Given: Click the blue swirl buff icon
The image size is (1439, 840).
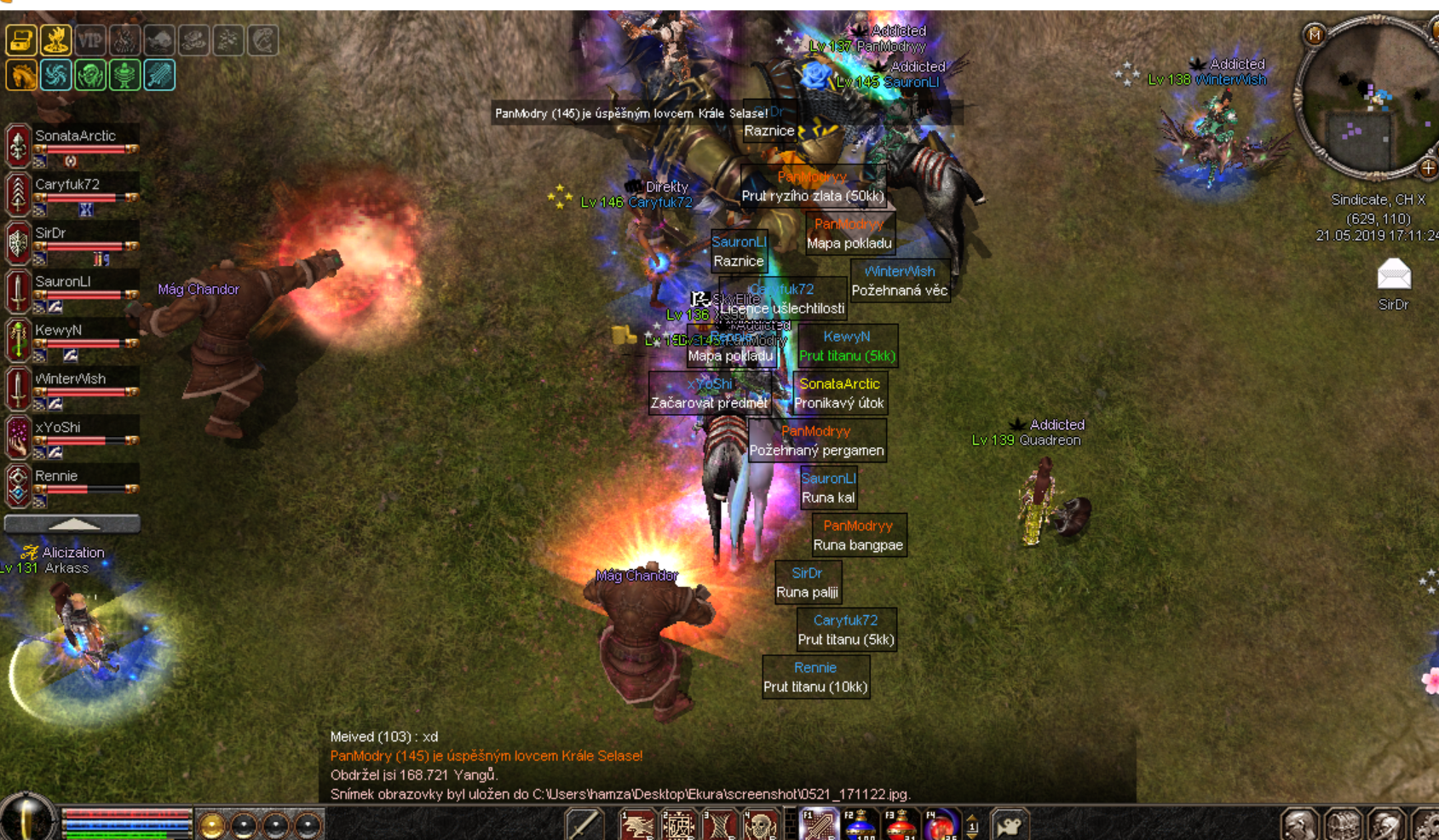Looking at the screenshot, I should (x=55, y=75).
